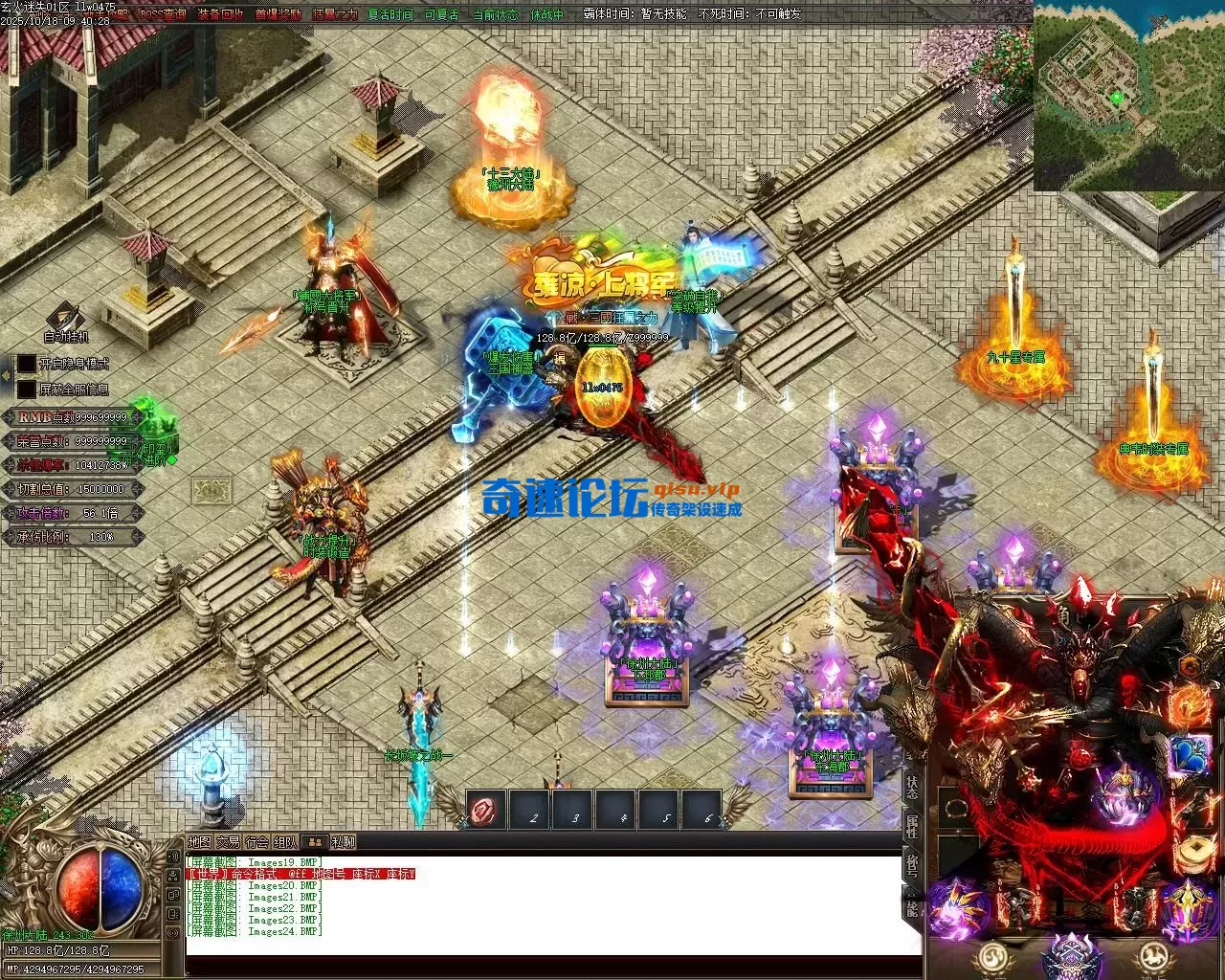Open the 属性 attributes tab
Viewport: 1225px width, 980px height.
[x=911, y=827]
